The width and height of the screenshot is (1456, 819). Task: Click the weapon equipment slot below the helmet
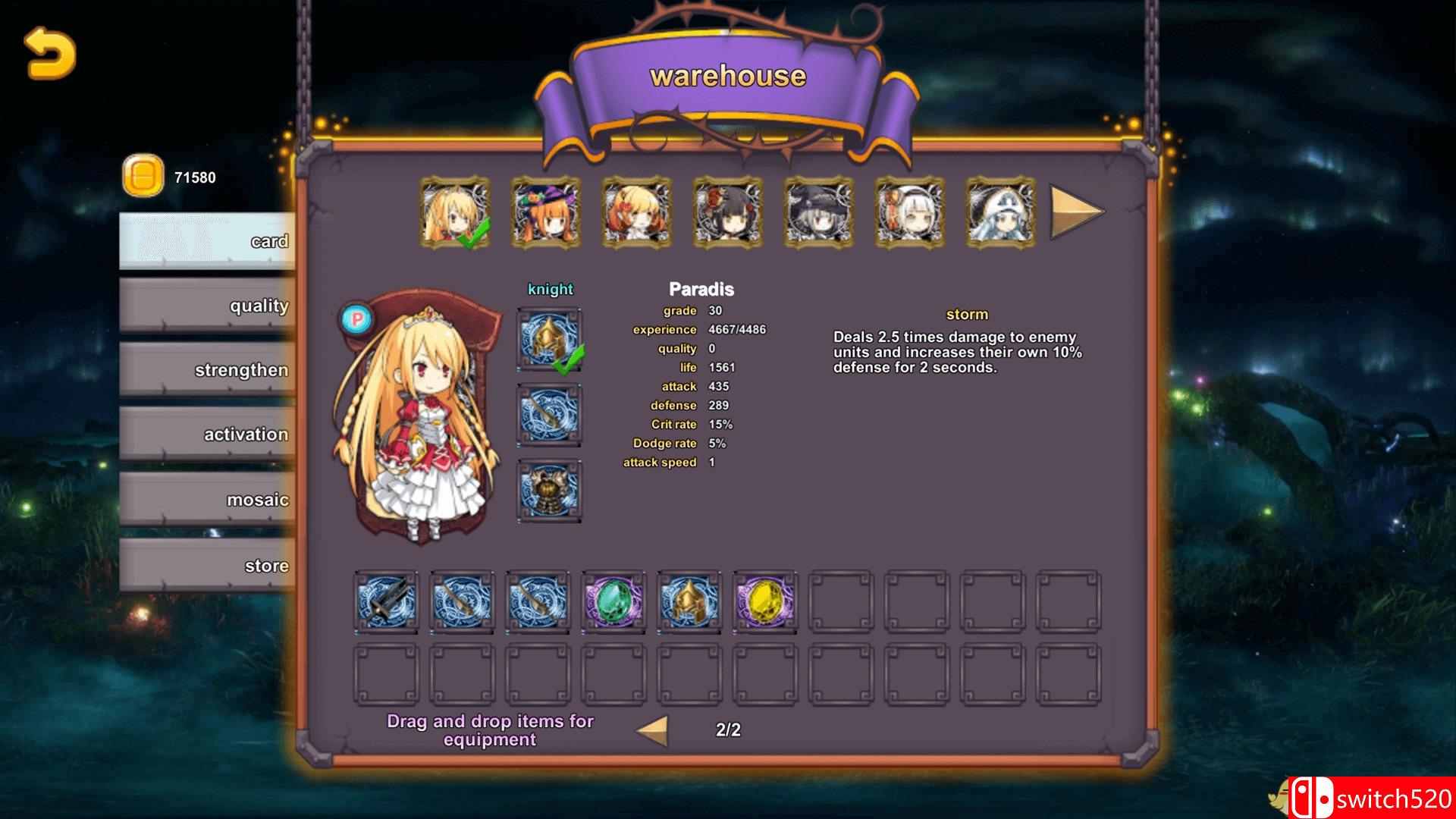click(549, 413)
